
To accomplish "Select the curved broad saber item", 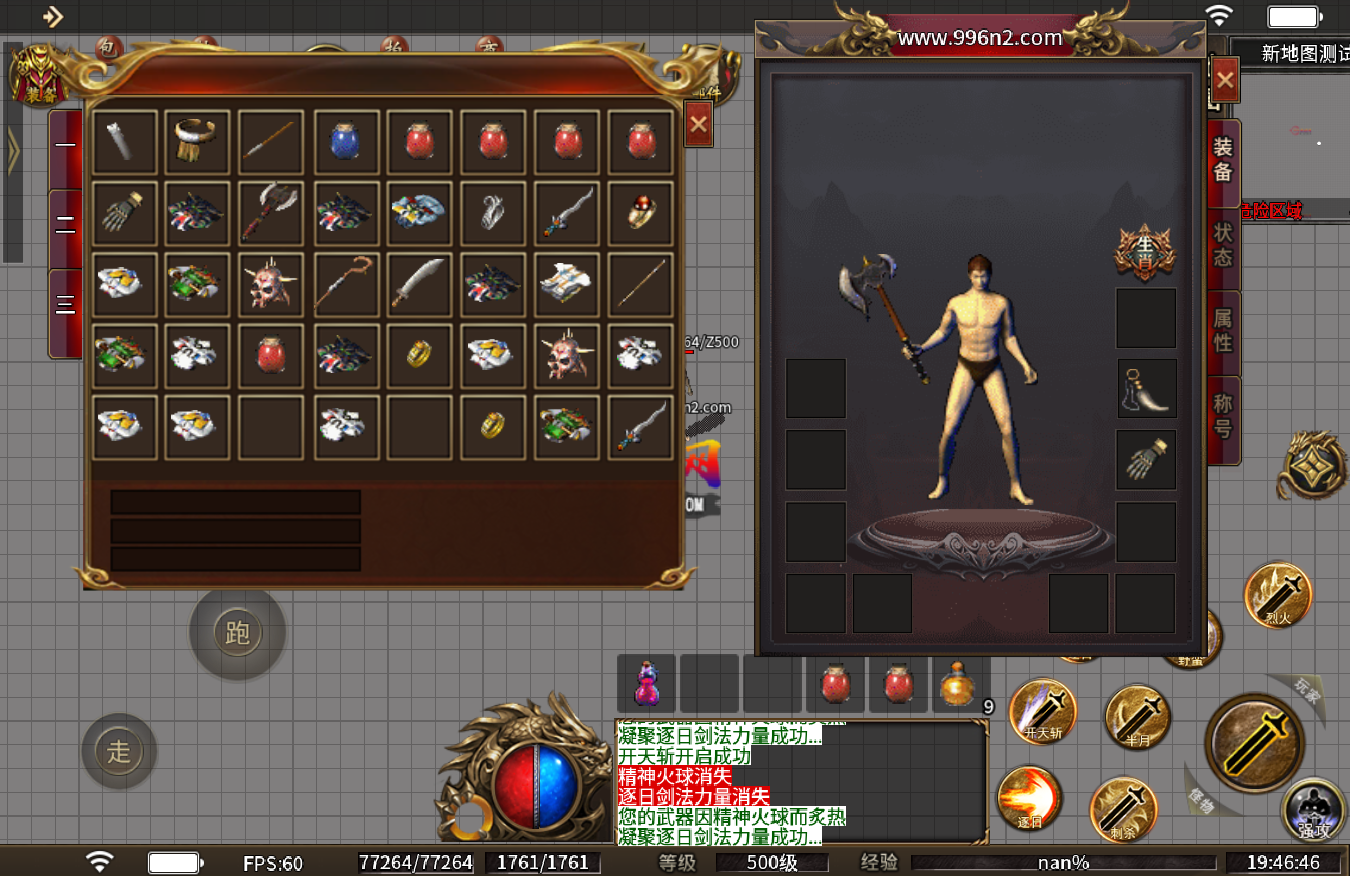I will click(x=419, y=284).
